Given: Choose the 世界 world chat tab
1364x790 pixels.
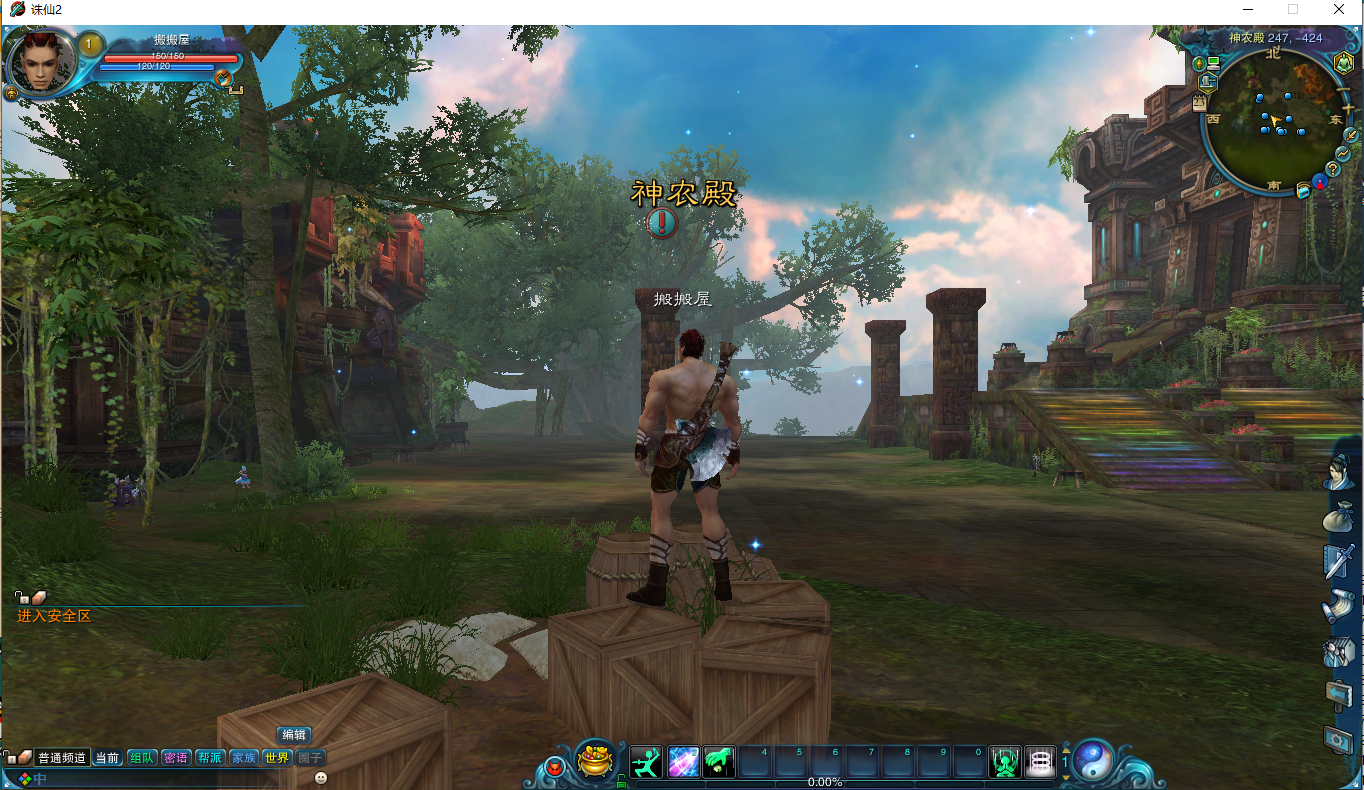Looking at the screenshot, I should (276, 758).
